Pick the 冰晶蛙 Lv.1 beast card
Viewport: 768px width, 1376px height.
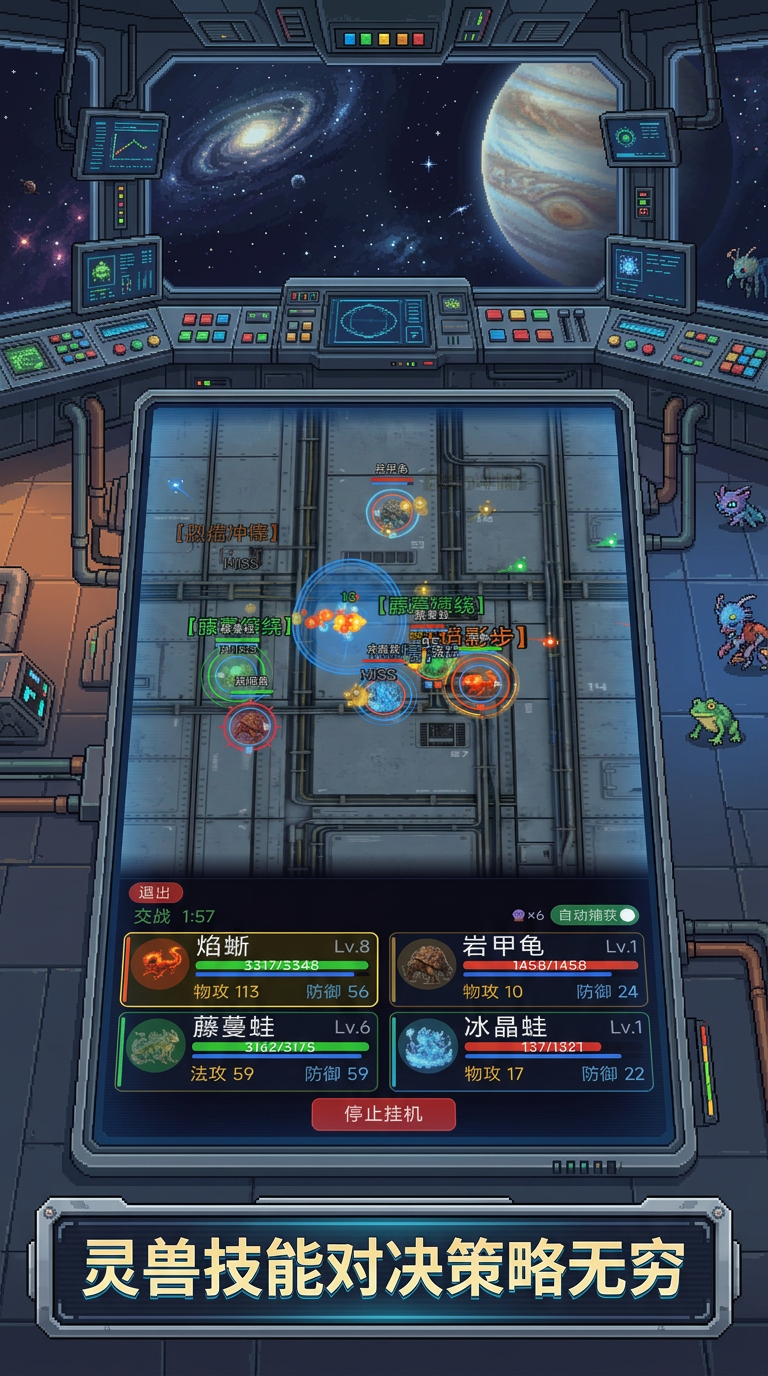[518, 1051]
